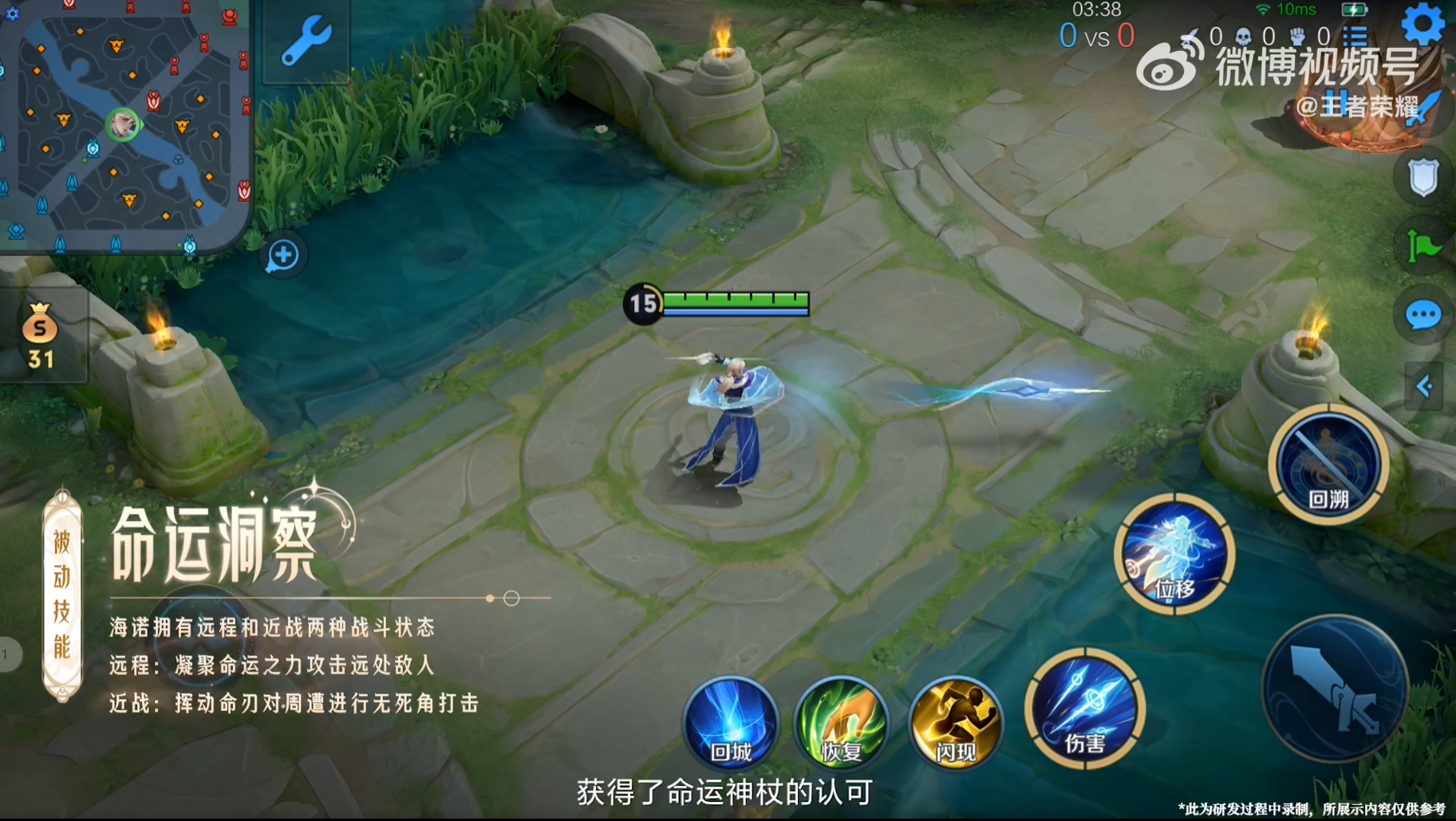Activate the 回城 recall skill
Viewport: 1456px width, 821px height.
pyautogui.click(x=731, y=724)
